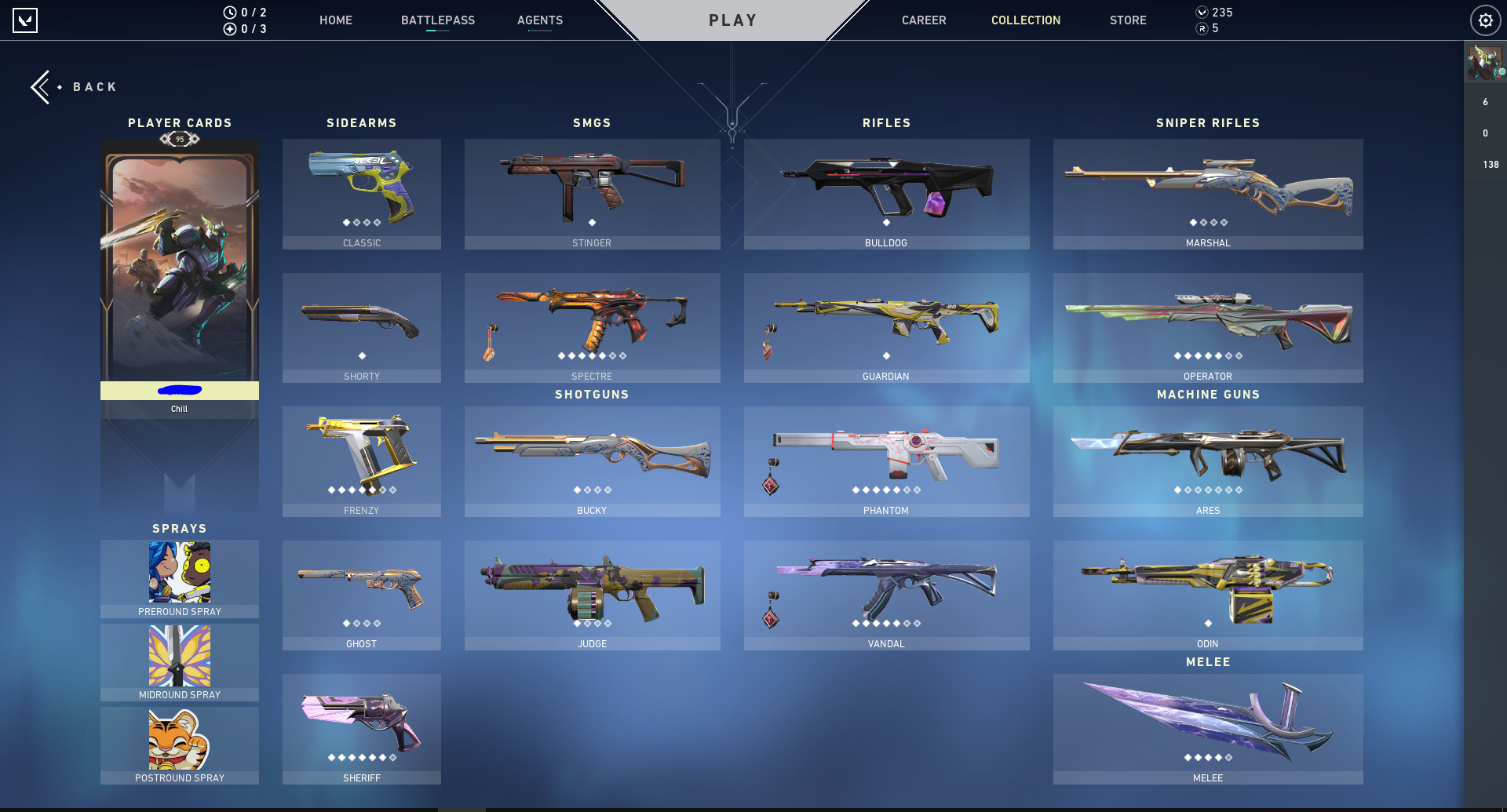The width and height of the screenshot is (1507, 812).
Task: Switch to the STORE tab
Action: click(x=1128, y=20)
